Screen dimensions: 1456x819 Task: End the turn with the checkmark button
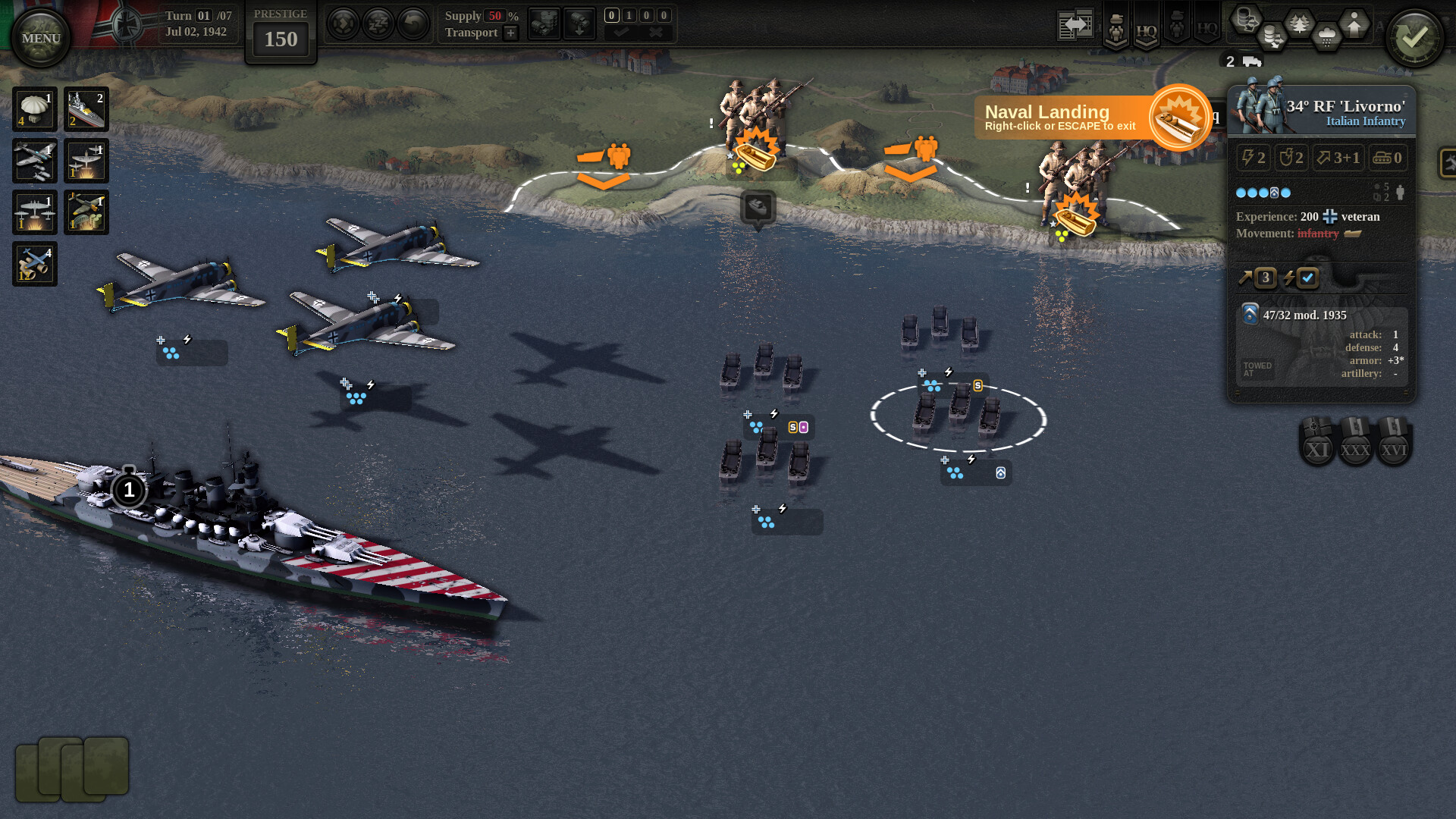tap(1414, 38)
